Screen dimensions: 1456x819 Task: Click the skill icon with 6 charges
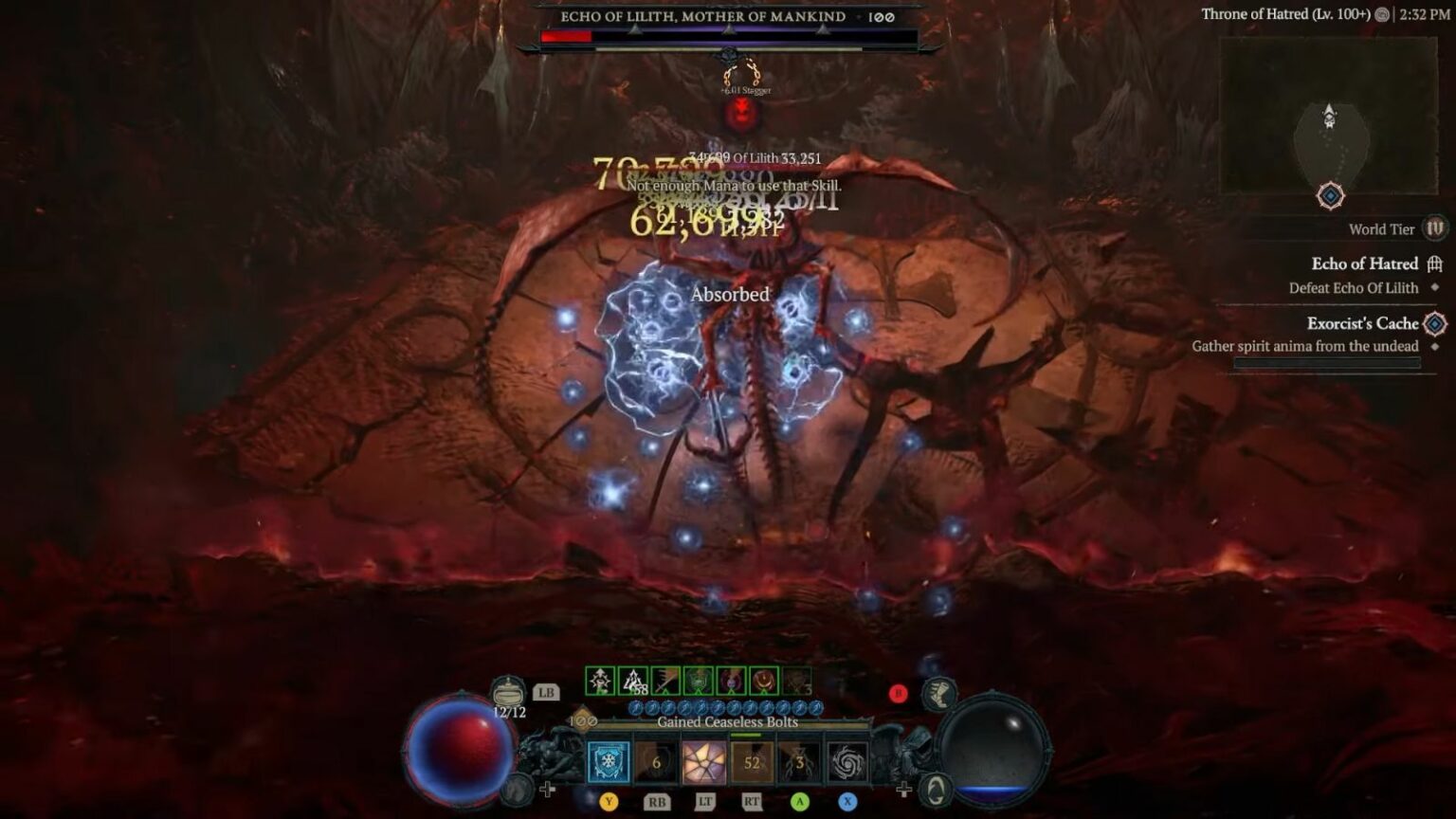pyautogui.click(x=656, y=759)
